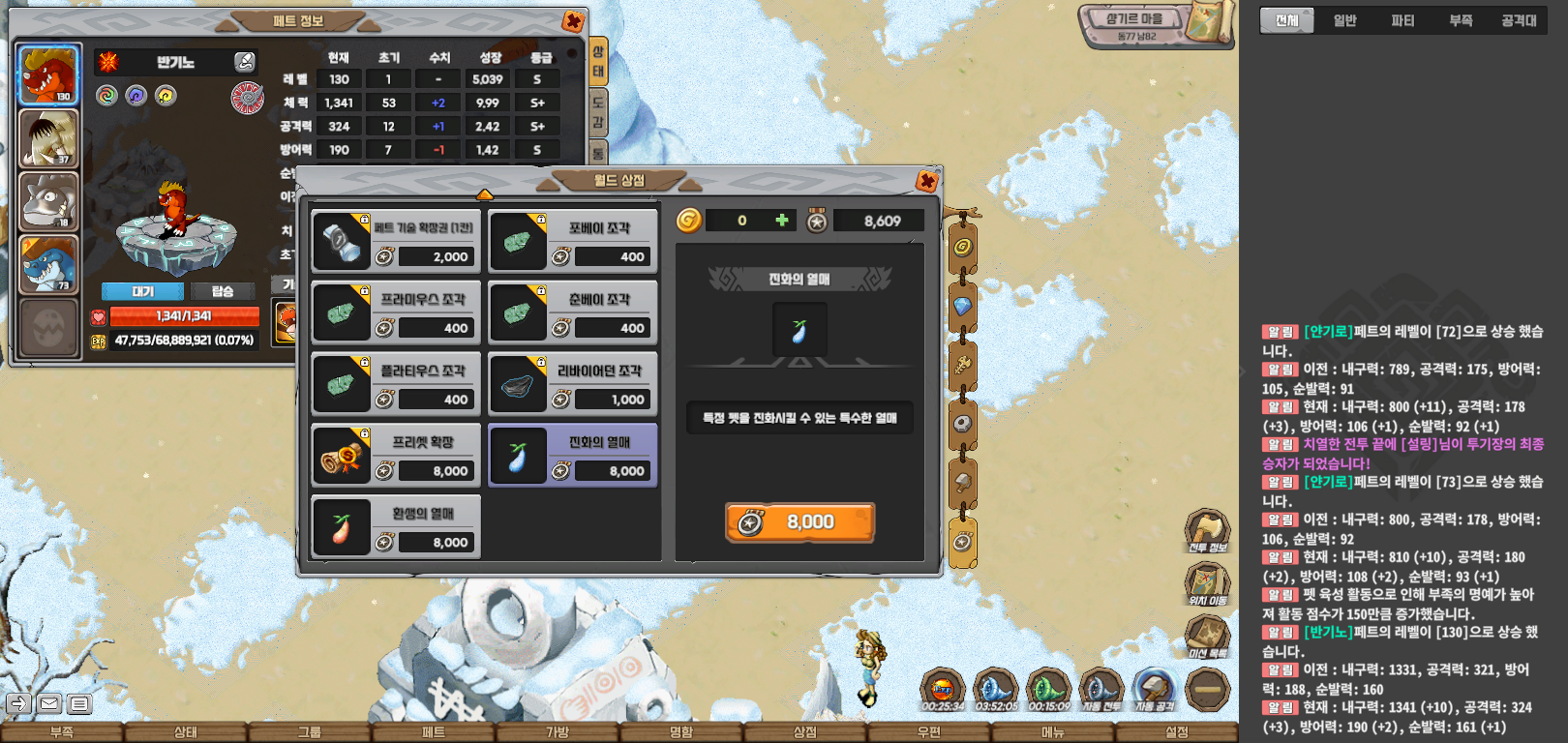Set the pet to 대기 standby

[x=142, y=291]
